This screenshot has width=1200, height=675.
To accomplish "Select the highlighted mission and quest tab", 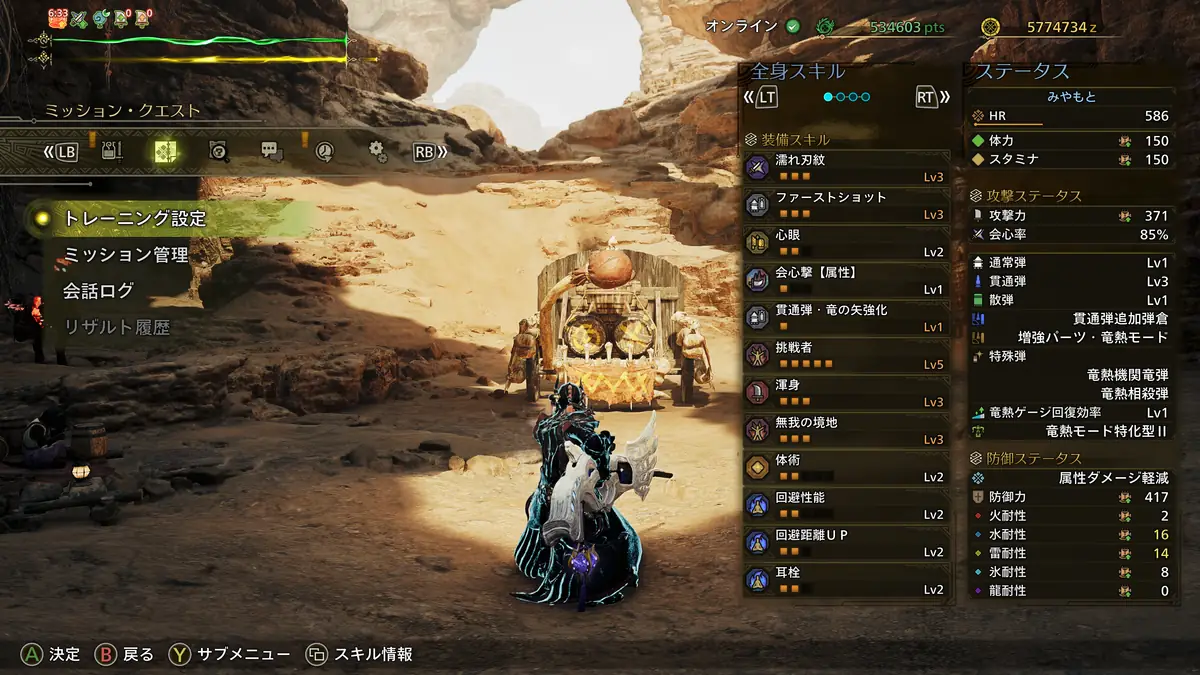I will pyautogui.click(x=165, y=152).
